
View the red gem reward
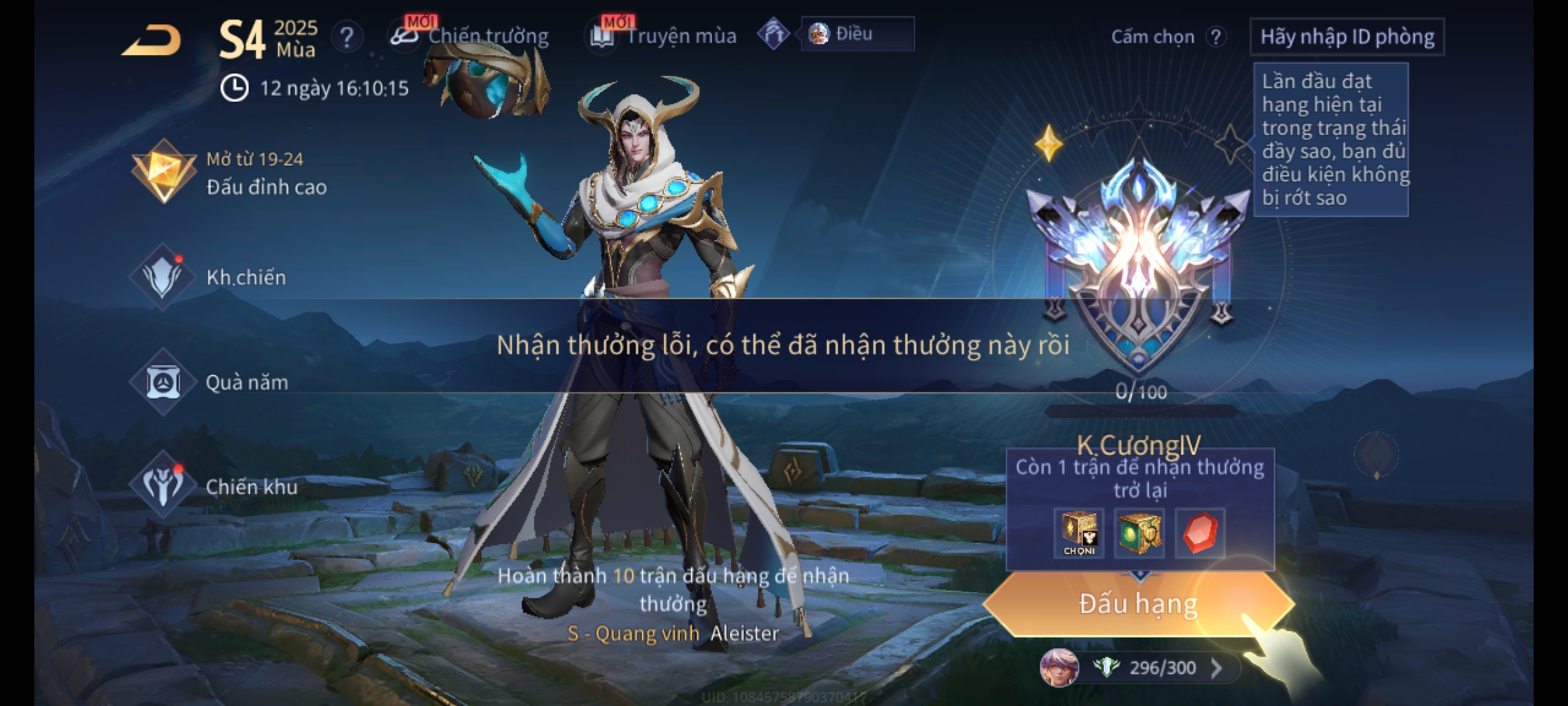(x=1200, y=533)
